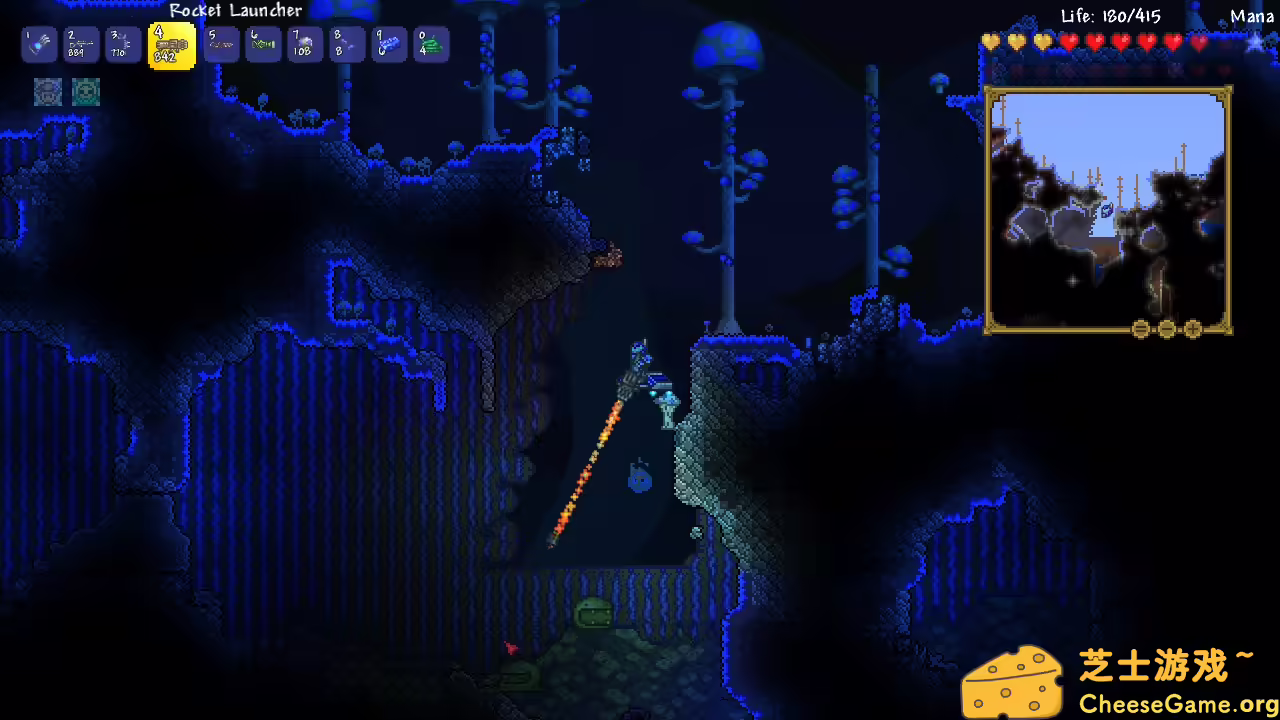Viewport: 1280px width, 720px height.
Task: Select hotbar slot 3 holding 710 items
Action: click(x=122, y=44)
